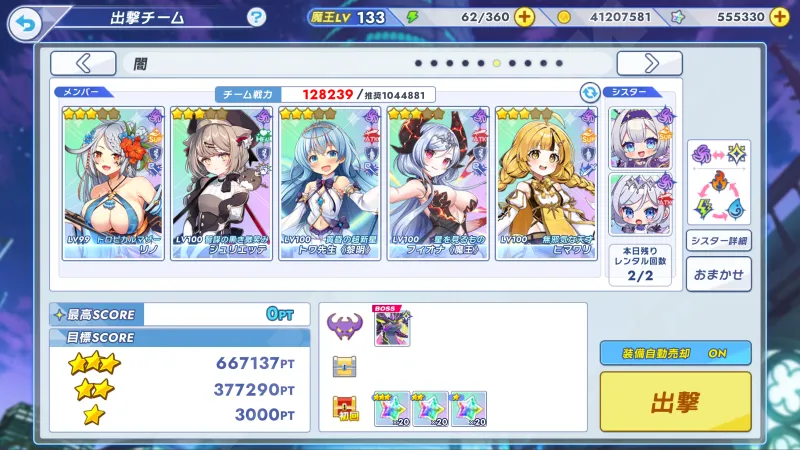This screenshot has height=450, width=800.
Task: Start battle with 出撃 button
Action: (675, 402)
